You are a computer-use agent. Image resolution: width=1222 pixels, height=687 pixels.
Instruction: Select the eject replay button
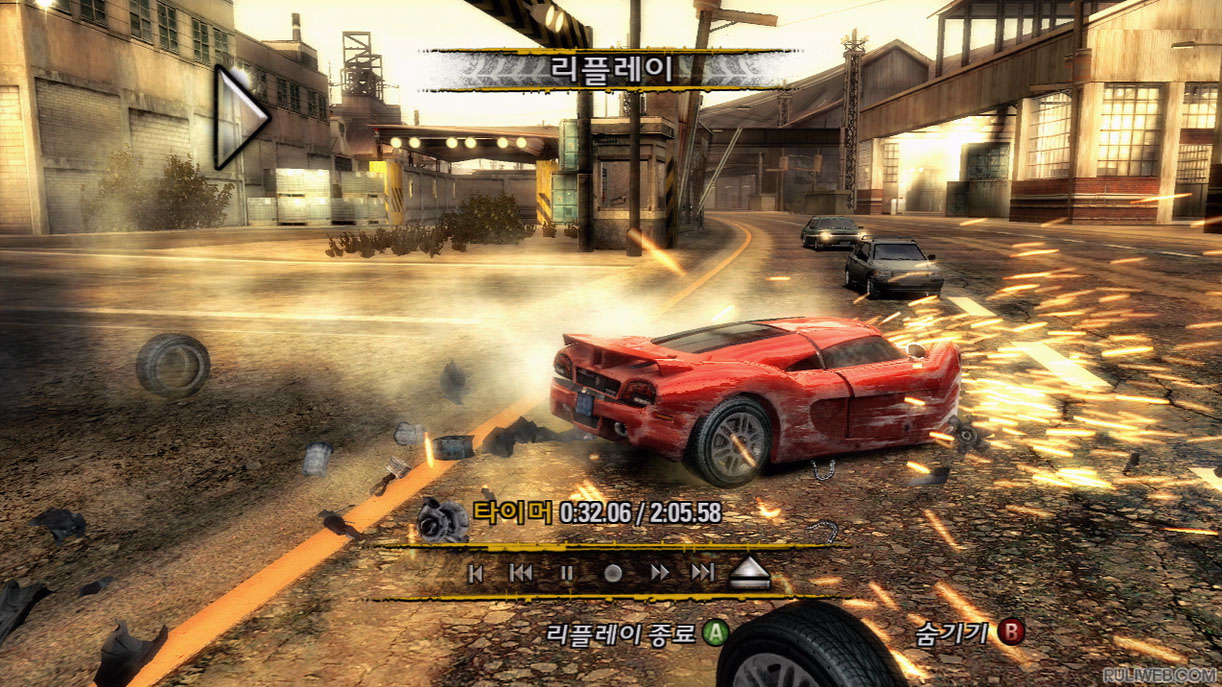click(x=749, y=572)
